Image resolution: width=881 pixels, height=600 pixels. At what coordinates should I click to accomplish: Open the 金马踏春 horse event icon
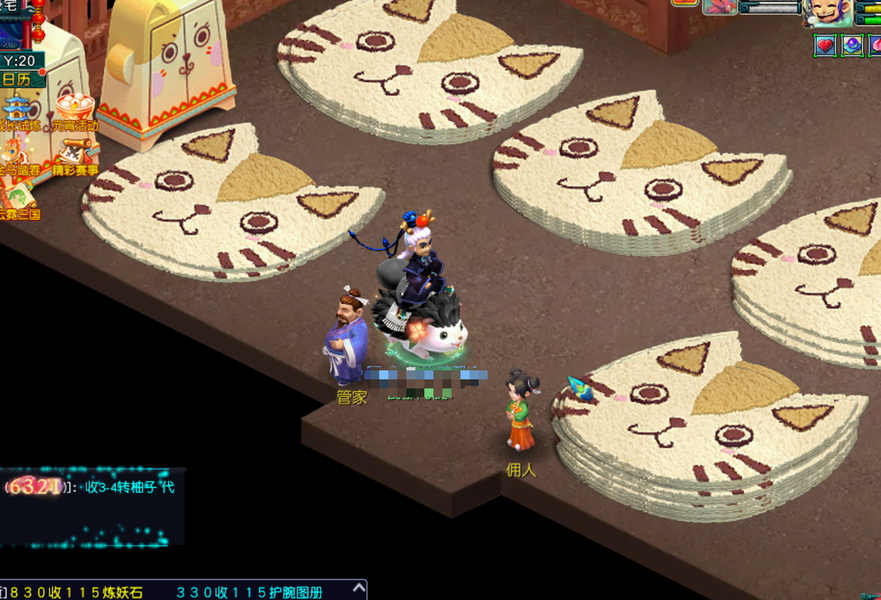(17, 157)
